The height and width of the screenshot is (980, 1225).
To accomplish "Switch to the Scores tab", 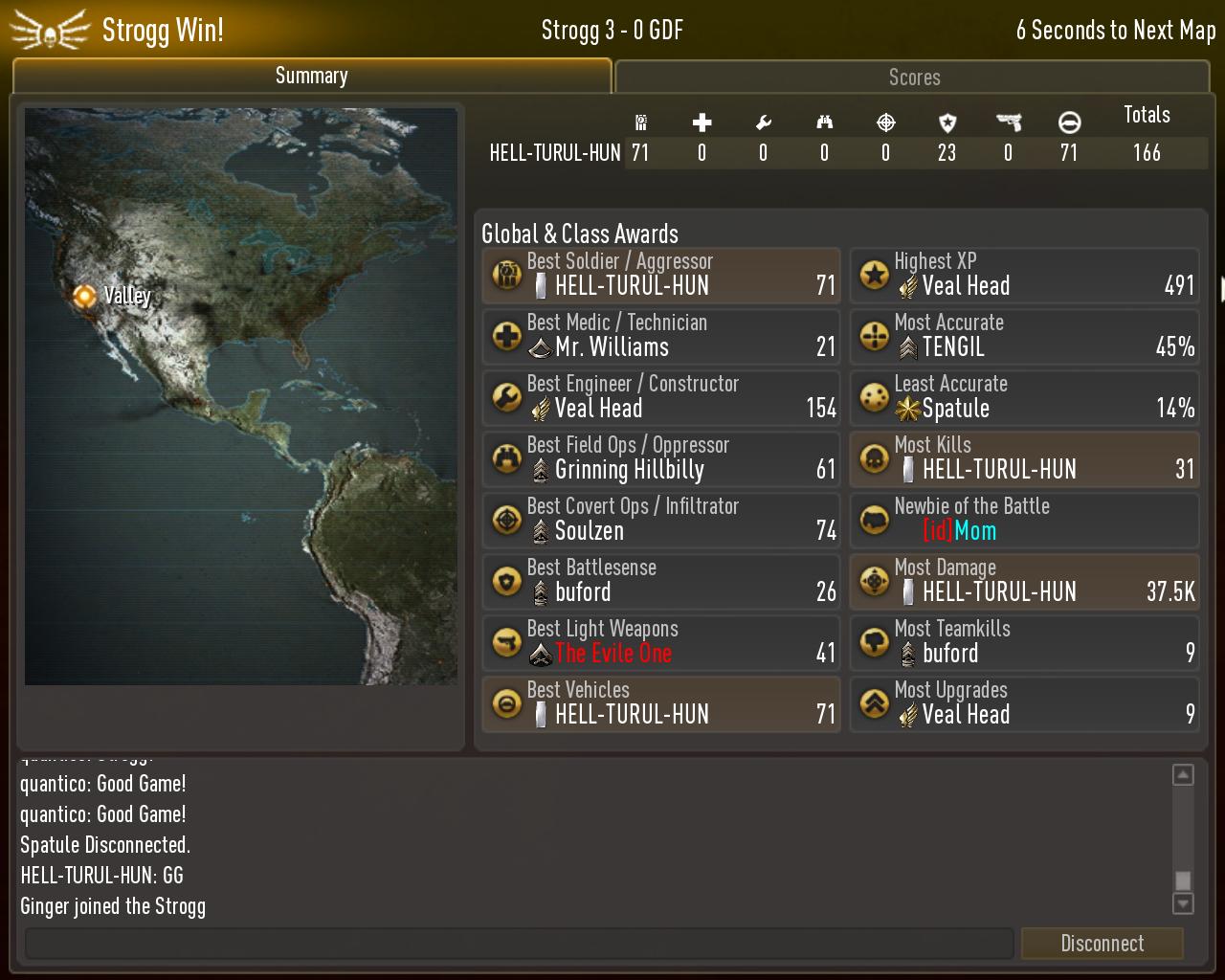I will [x=913, y=78].
